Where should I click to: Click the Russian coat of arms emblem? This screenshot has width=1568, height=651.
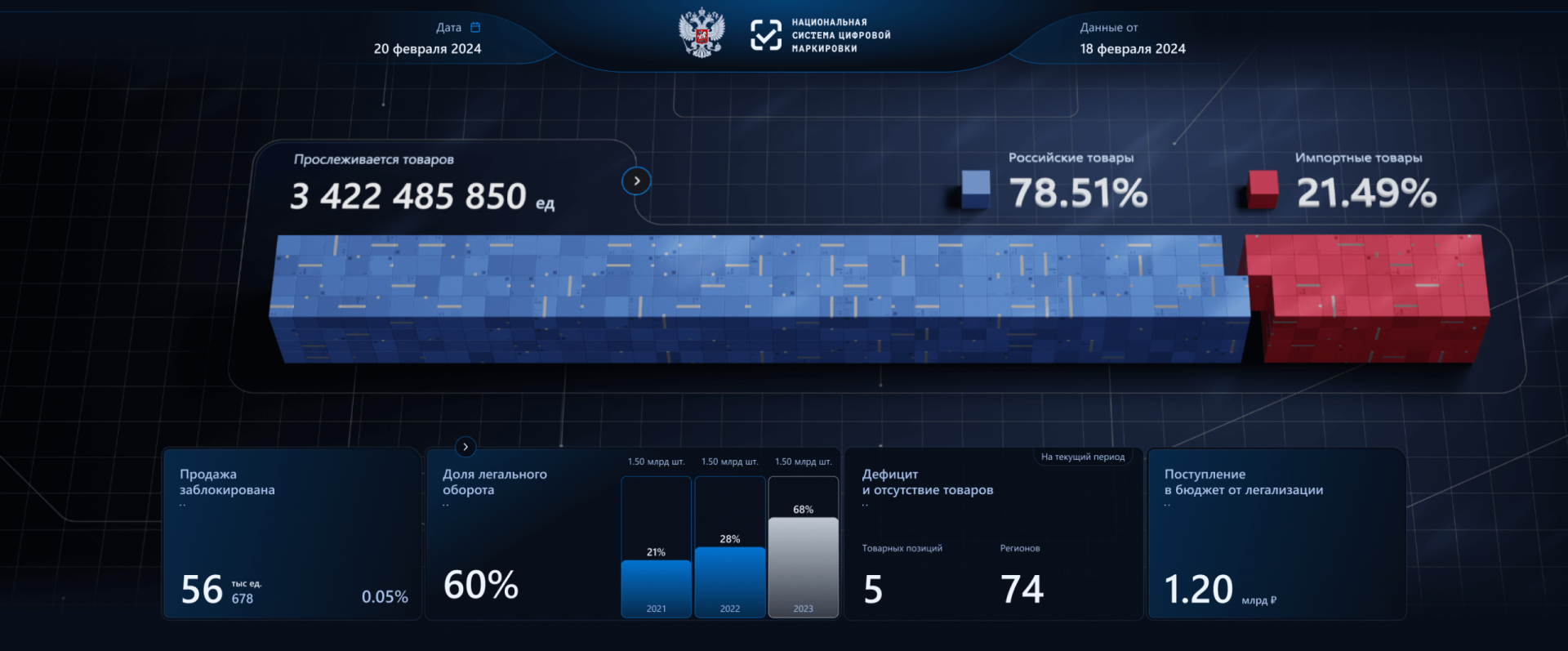pos(701,34)
